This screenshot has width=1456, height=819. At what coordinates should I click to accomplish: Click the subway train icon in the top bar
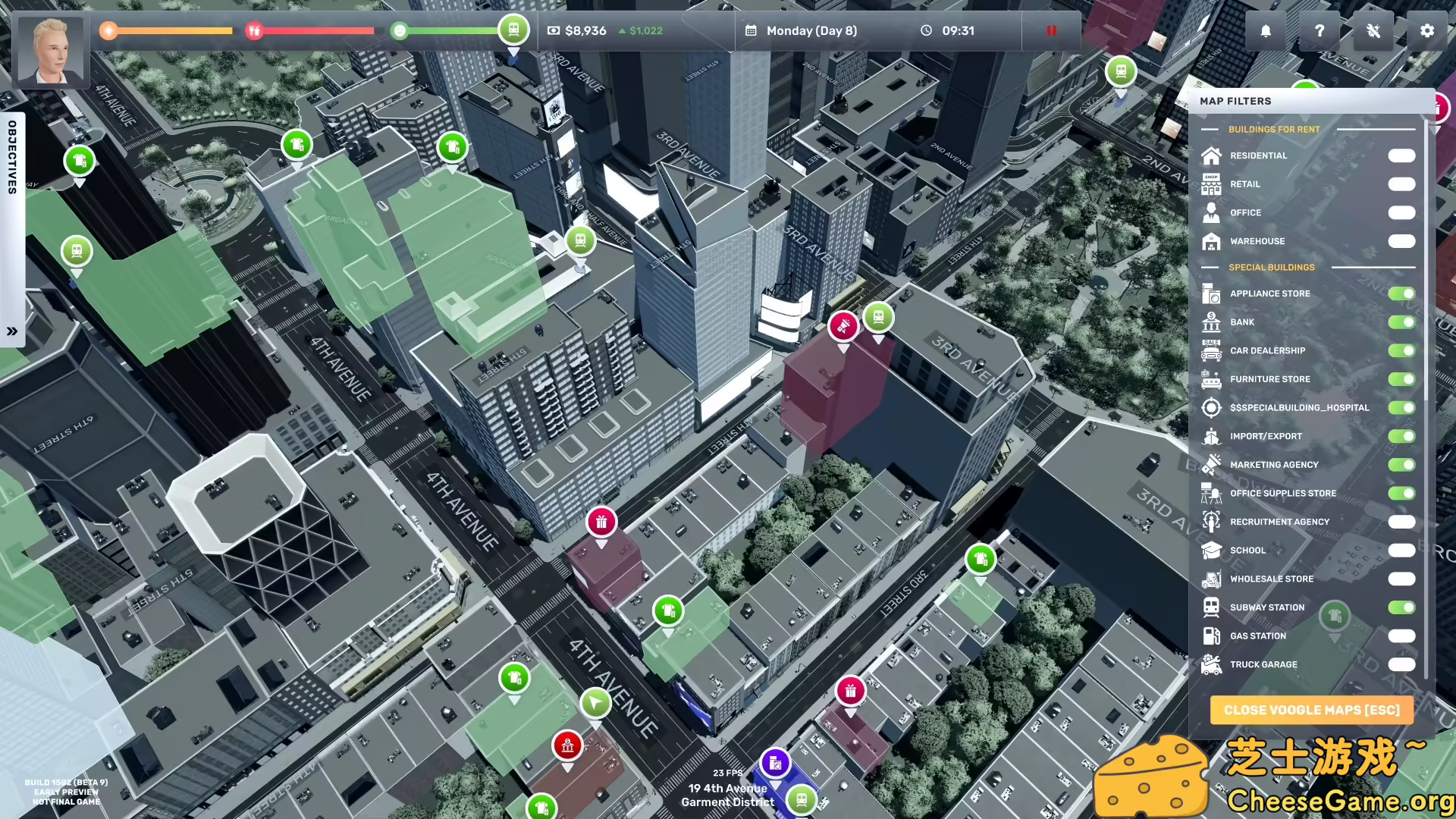514,29
